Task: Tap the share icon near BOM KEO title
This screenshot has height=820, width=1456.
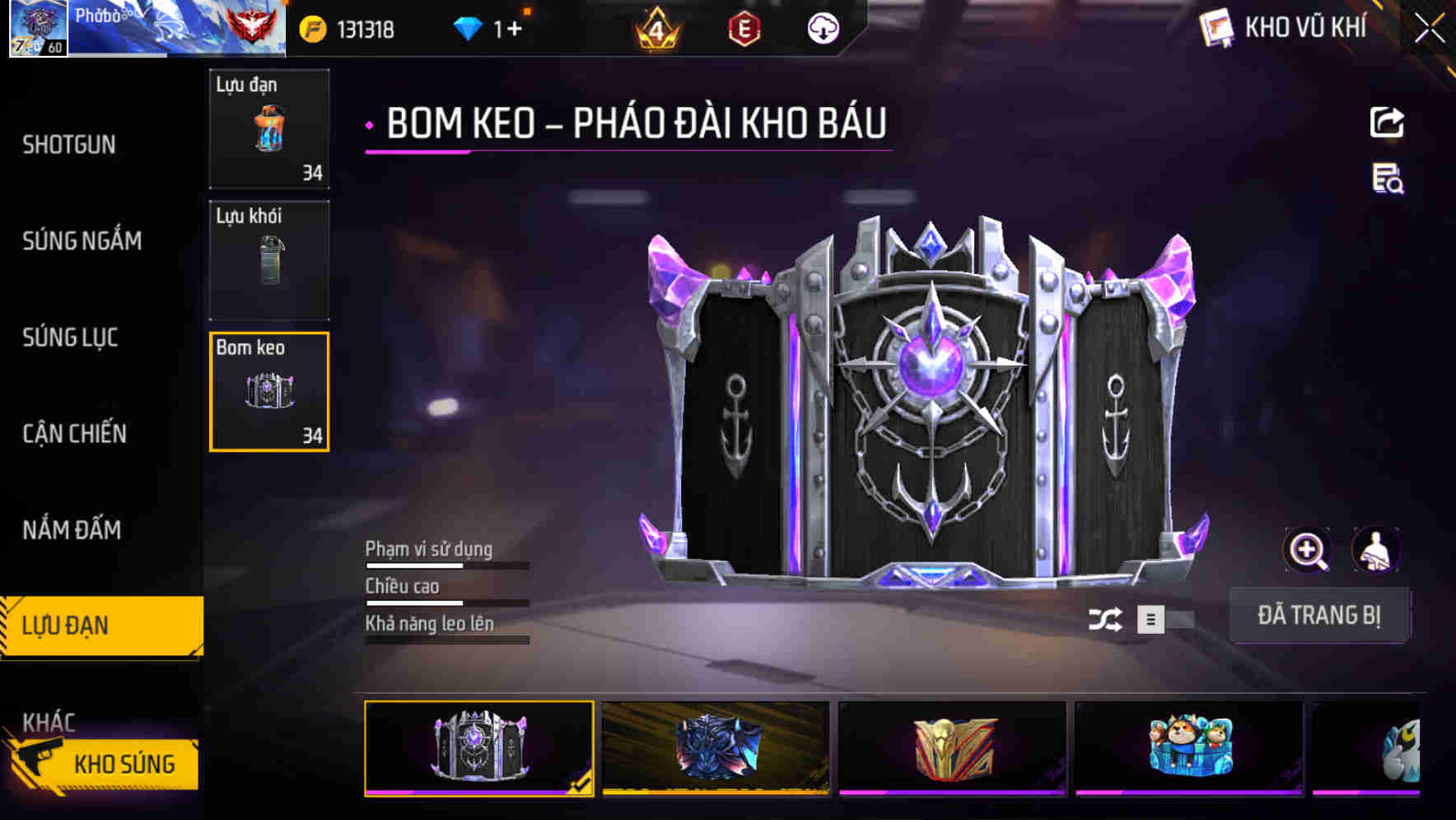Action: [1387, 122]
